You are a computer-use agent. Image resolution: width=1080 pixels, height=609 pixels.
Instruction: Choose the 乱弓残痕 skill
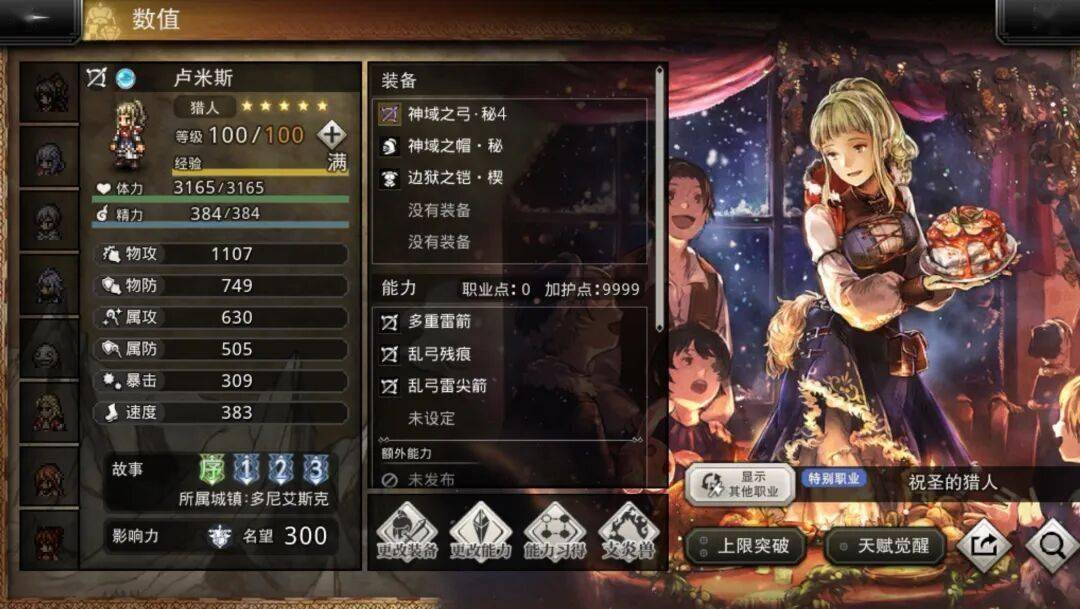pyautogui.click(x=510, y=354)
